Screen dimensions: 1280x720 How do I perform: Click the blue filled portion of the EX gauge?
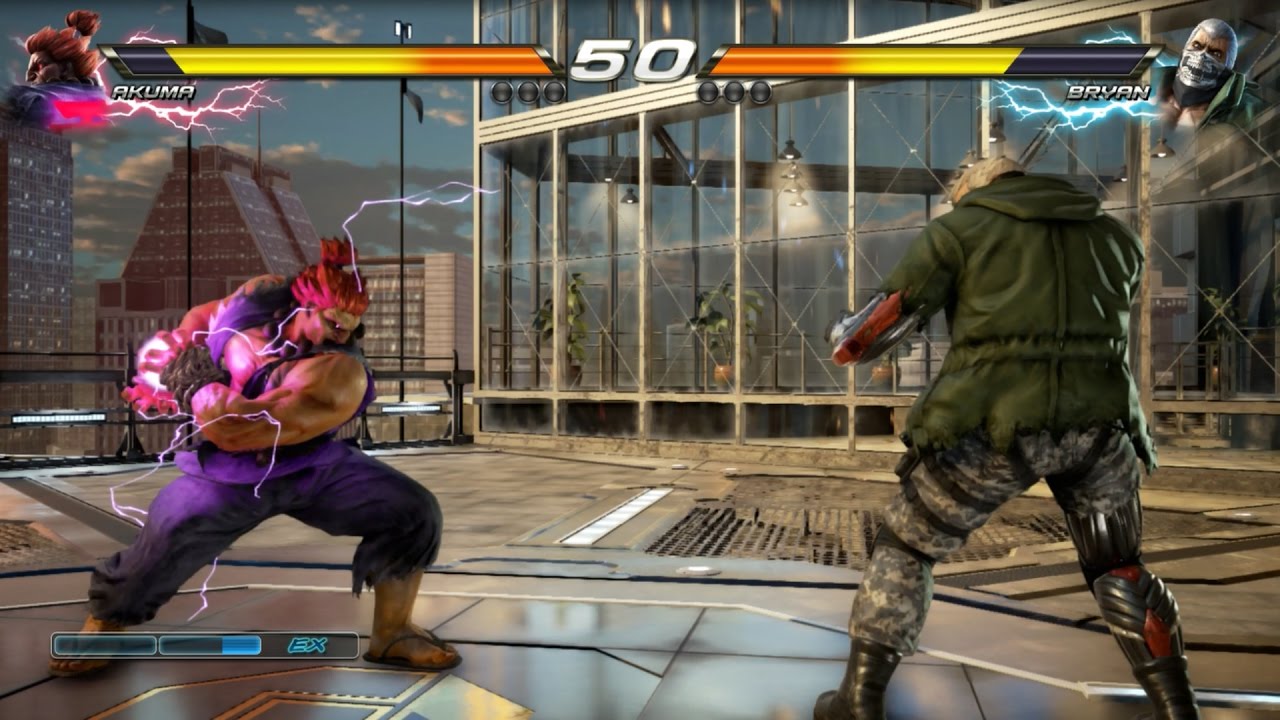[240, 643]
